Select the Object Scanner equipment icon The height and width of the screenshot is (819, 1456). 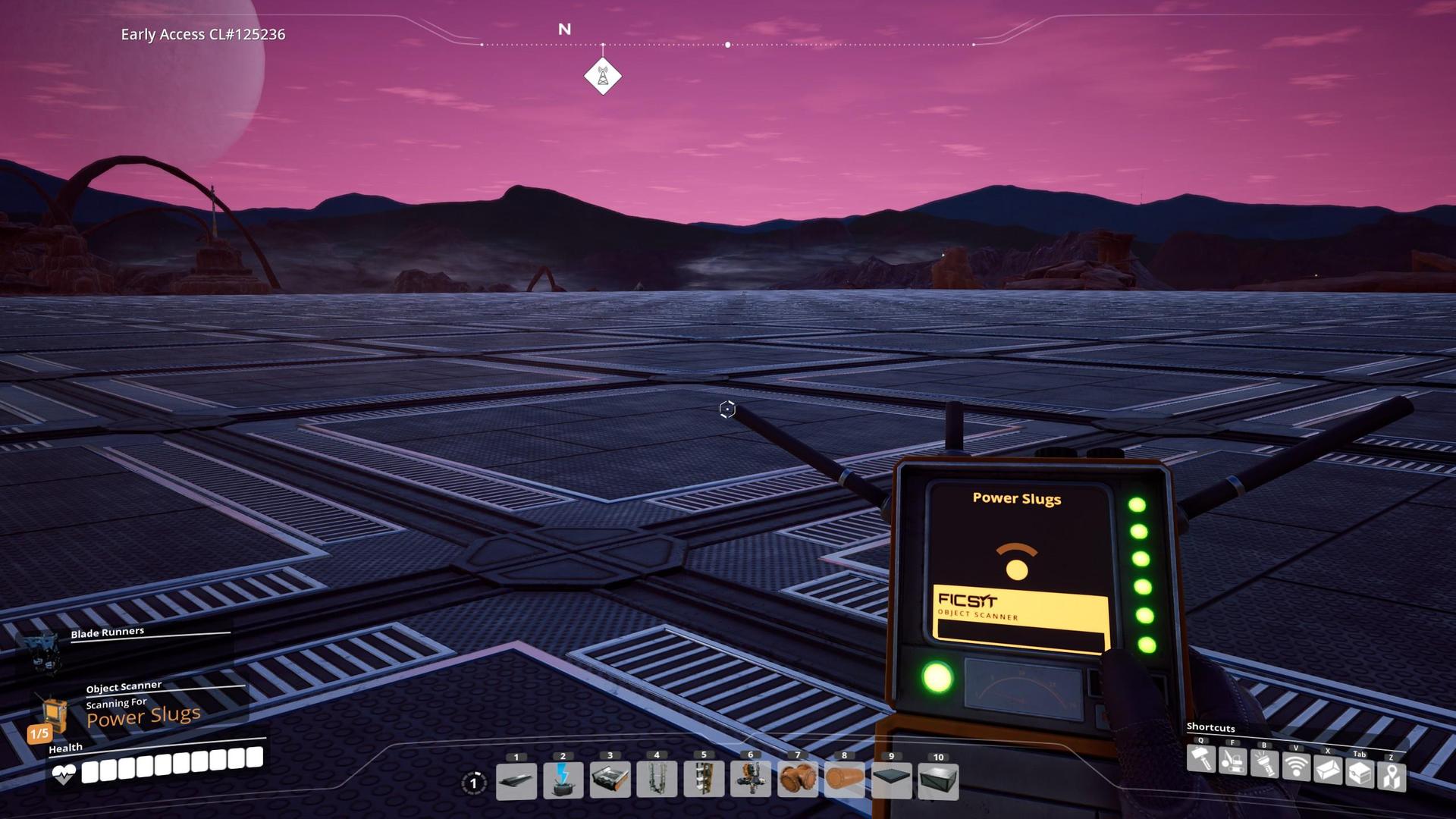point(55,714)
